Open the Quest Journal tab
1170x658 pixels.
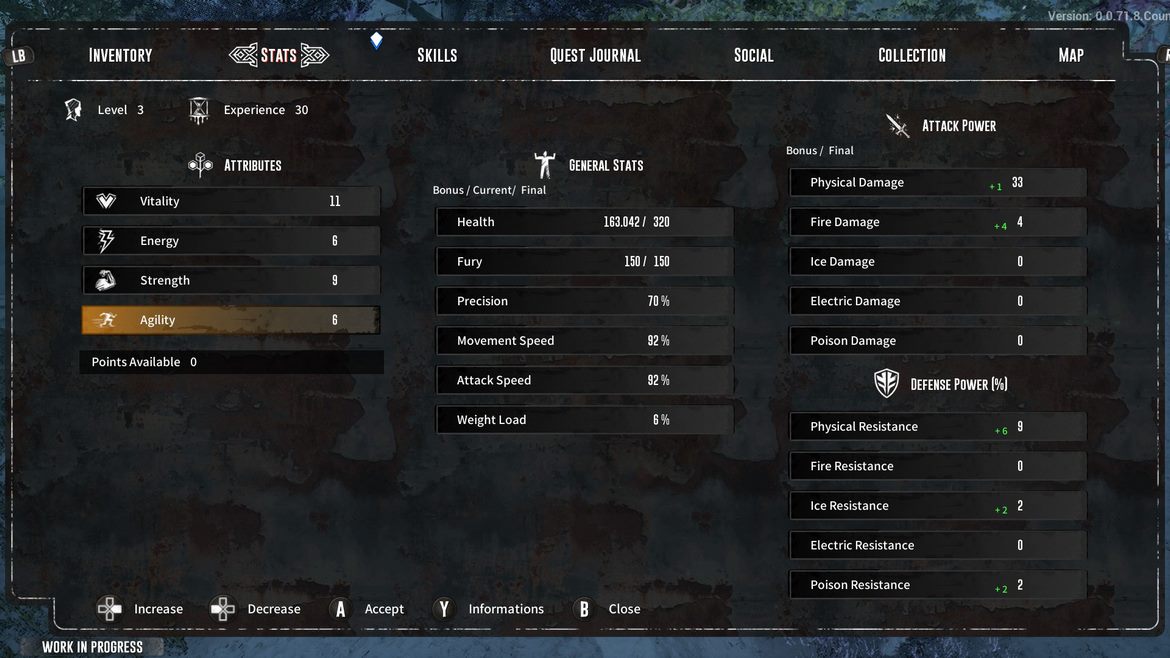click(595, 55)
